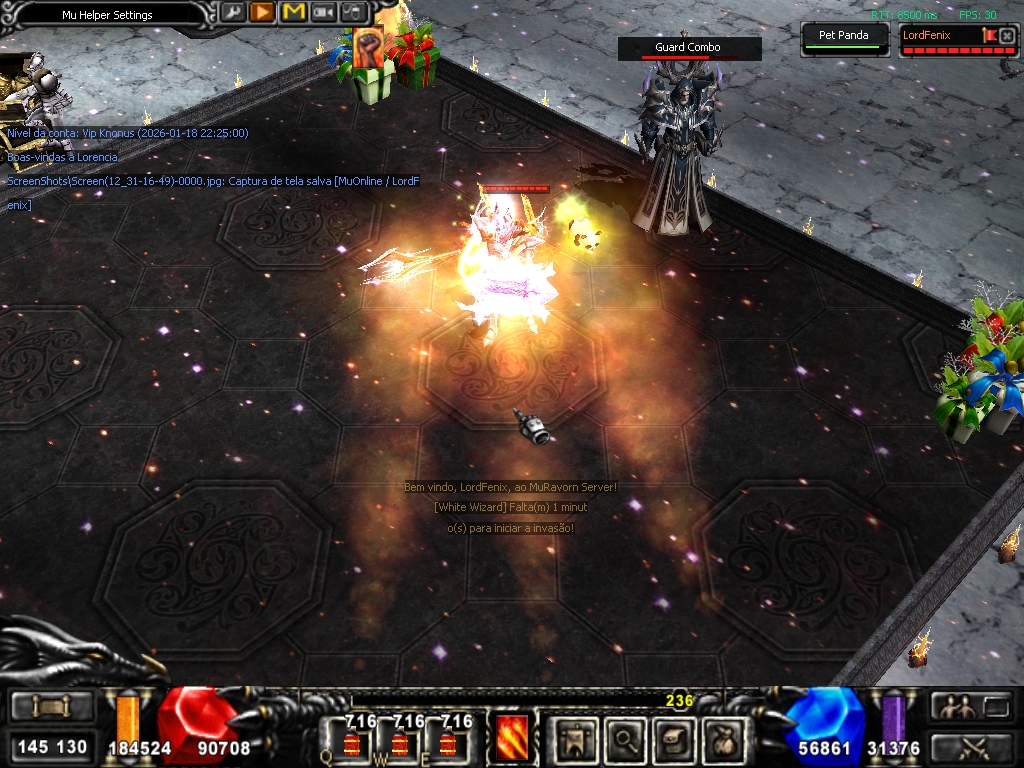This screenshot has width=1024, height=768.
Task: Open the quest scroll button
Action: coord(674,740)
